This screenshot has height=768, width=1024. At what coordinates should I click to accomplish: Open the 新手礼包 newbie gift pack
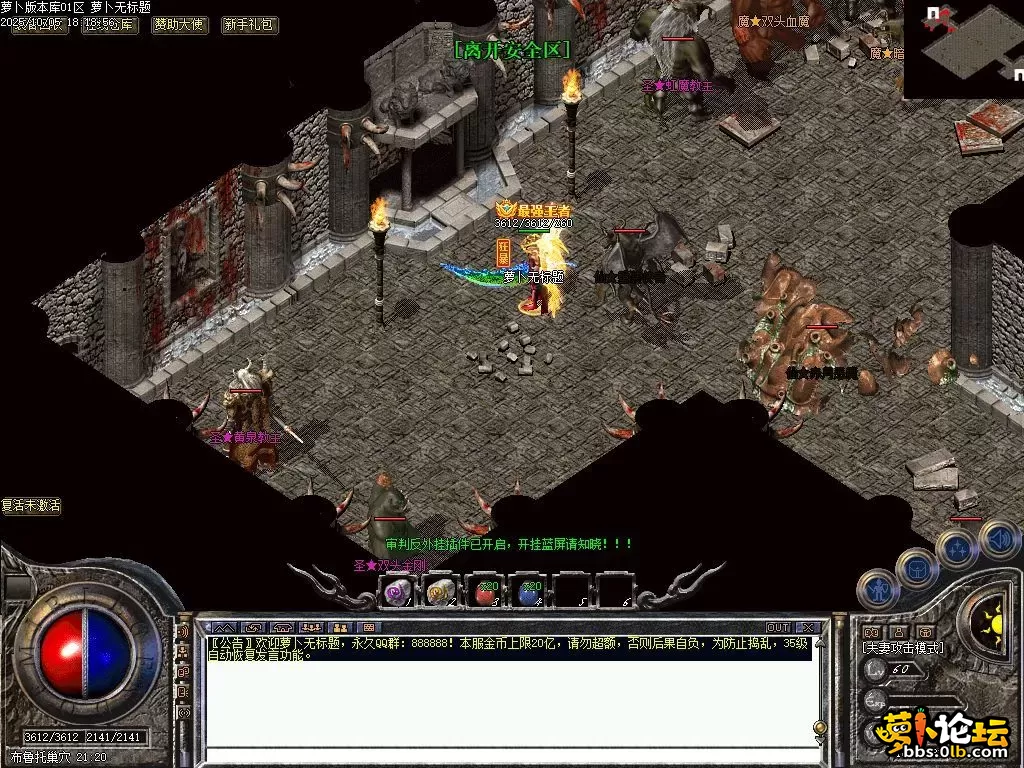click(250, 25)
